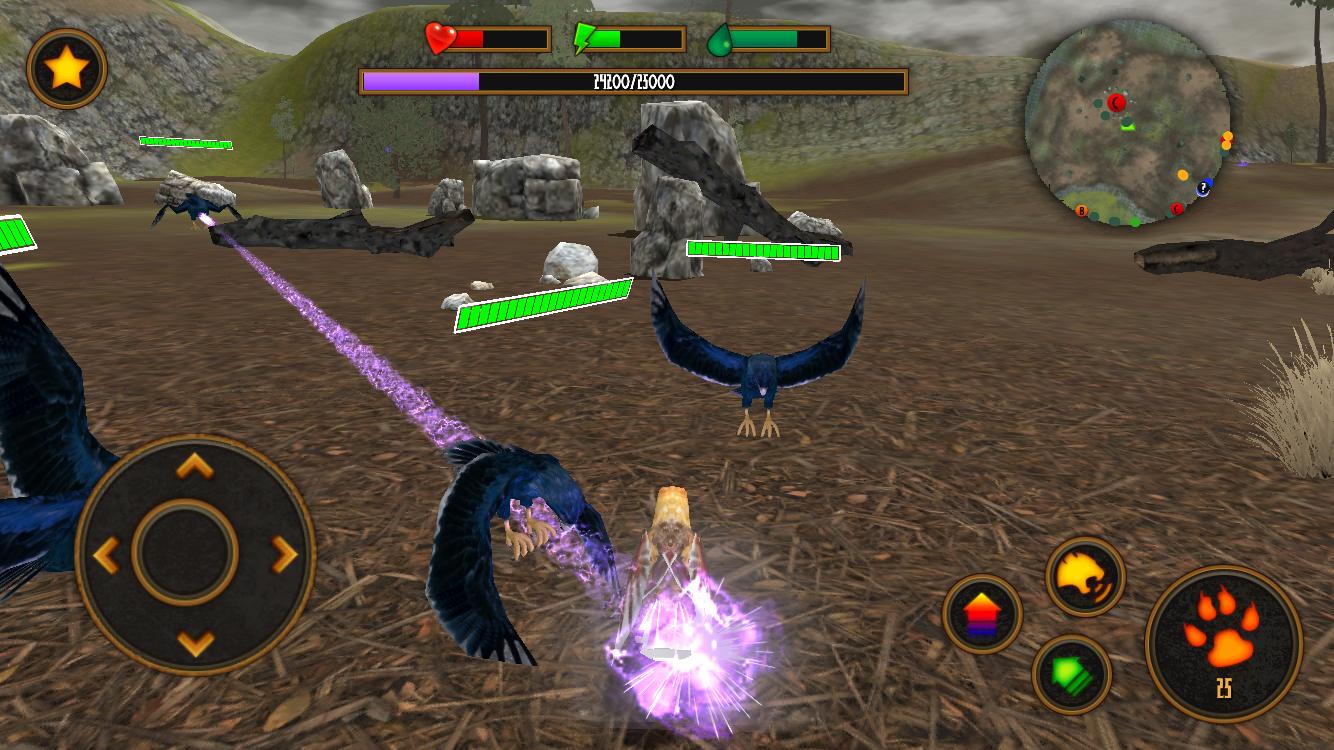Activate the roaring beast head ability
1334x750 pixels.
click(1085, 576)
